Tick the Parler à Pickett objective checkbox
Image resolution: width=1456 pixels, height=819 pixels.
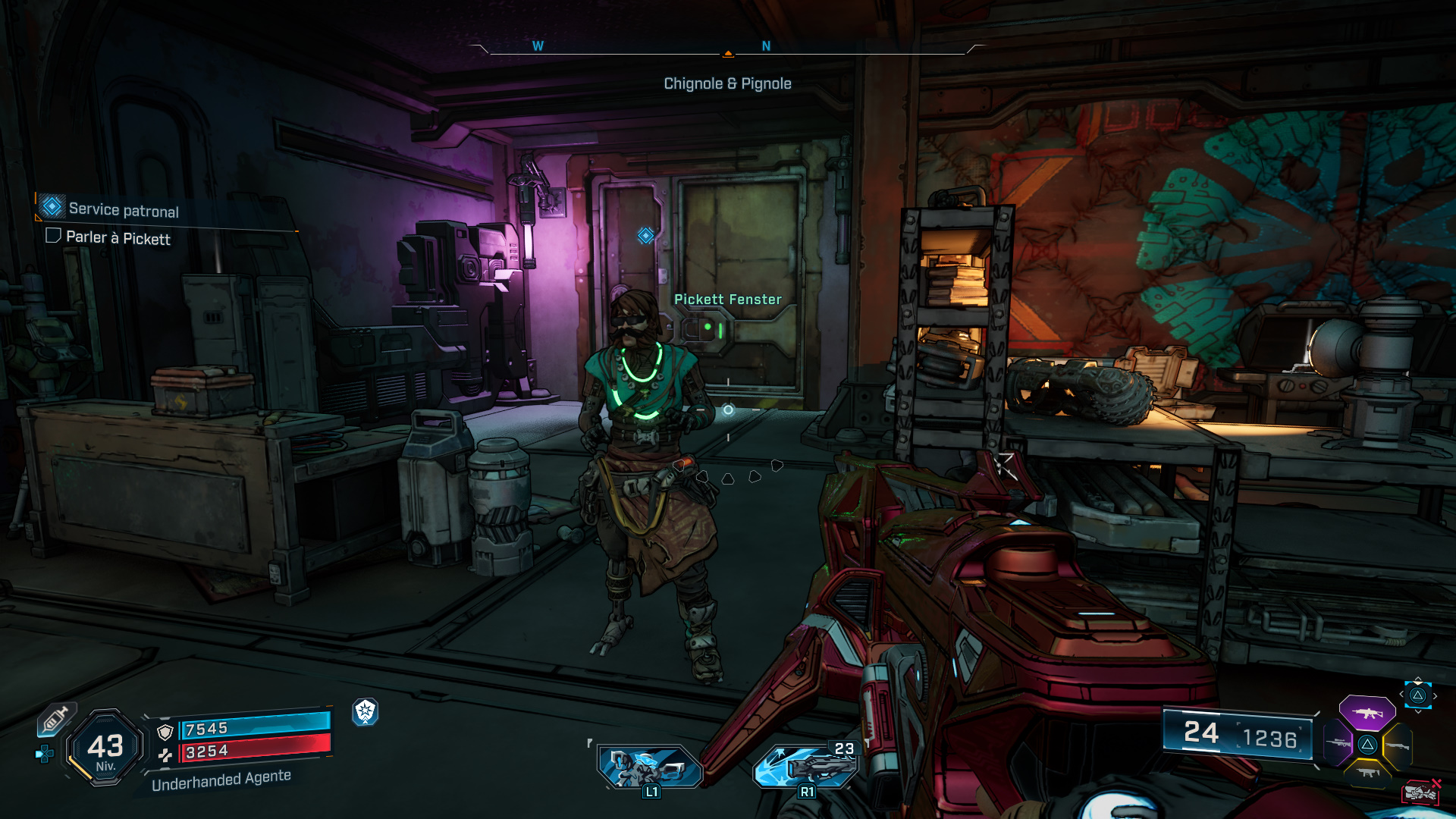pyautogui.click(x=53, y=236)
